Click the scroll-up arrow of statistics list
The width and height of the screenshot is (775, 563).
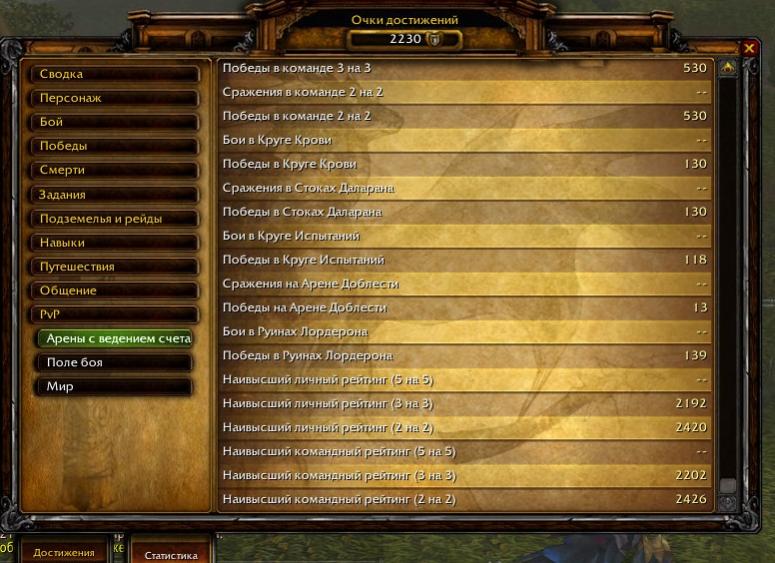(x=728, y=68)
